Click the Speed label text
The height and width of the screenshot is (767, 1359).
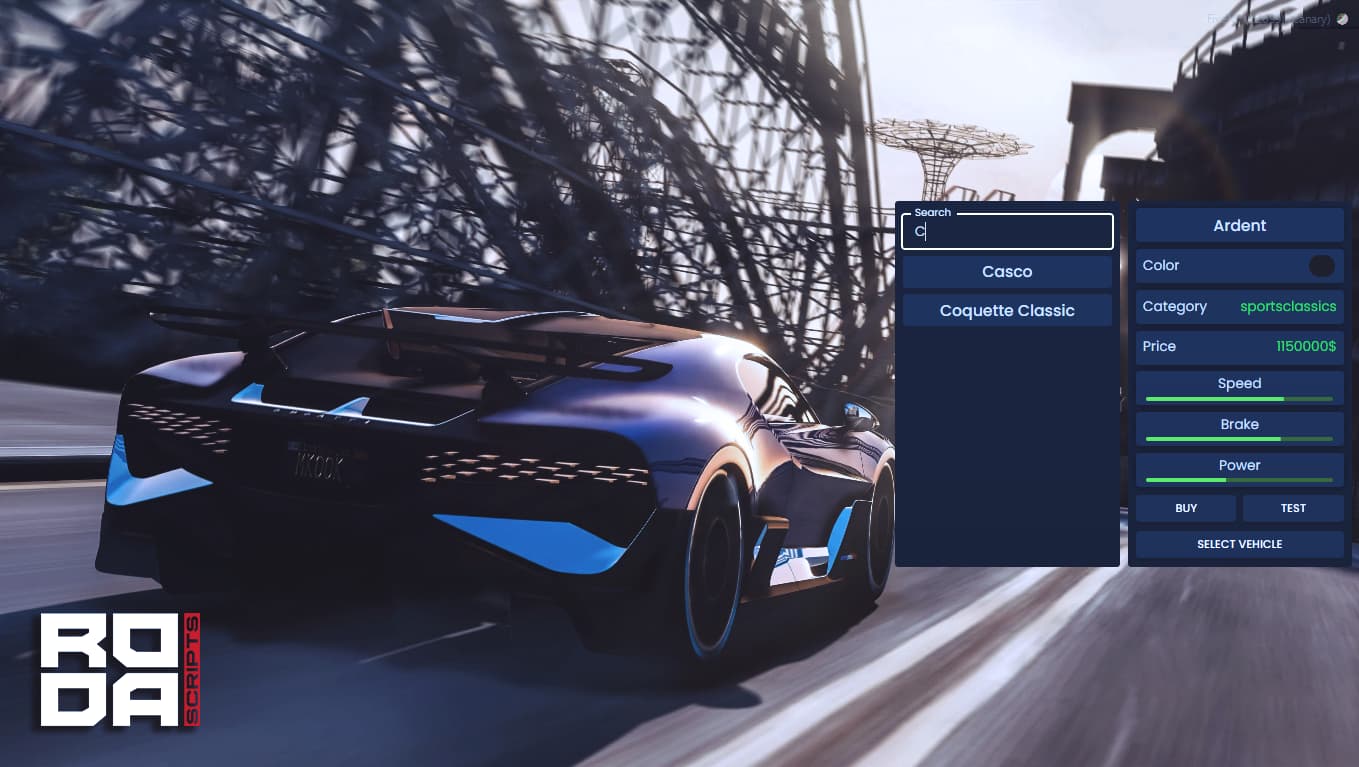pos(1239,383)
